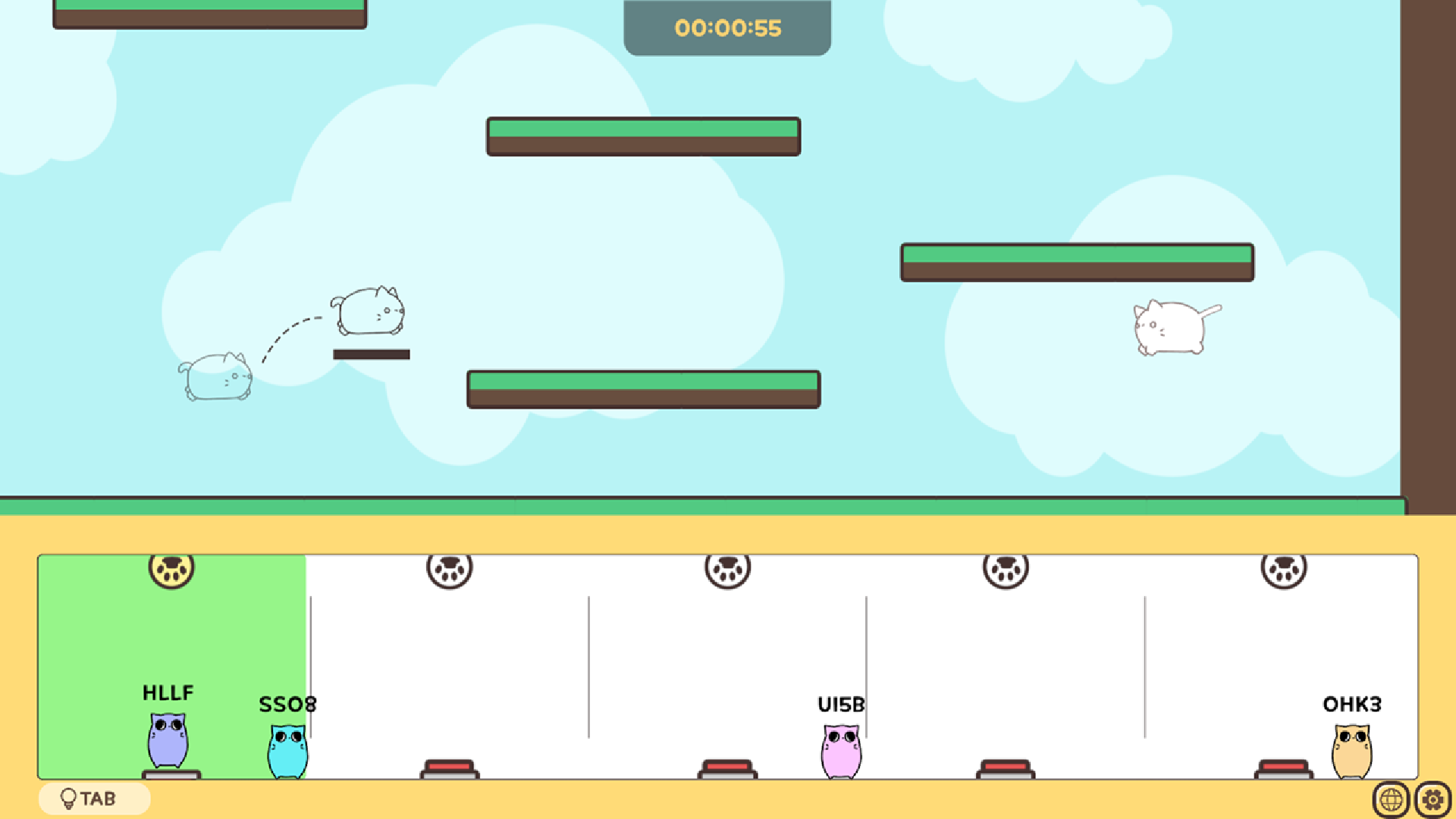Open the settings gear icon
This screenshot has width=1456, height=819.
[1433, 799]
